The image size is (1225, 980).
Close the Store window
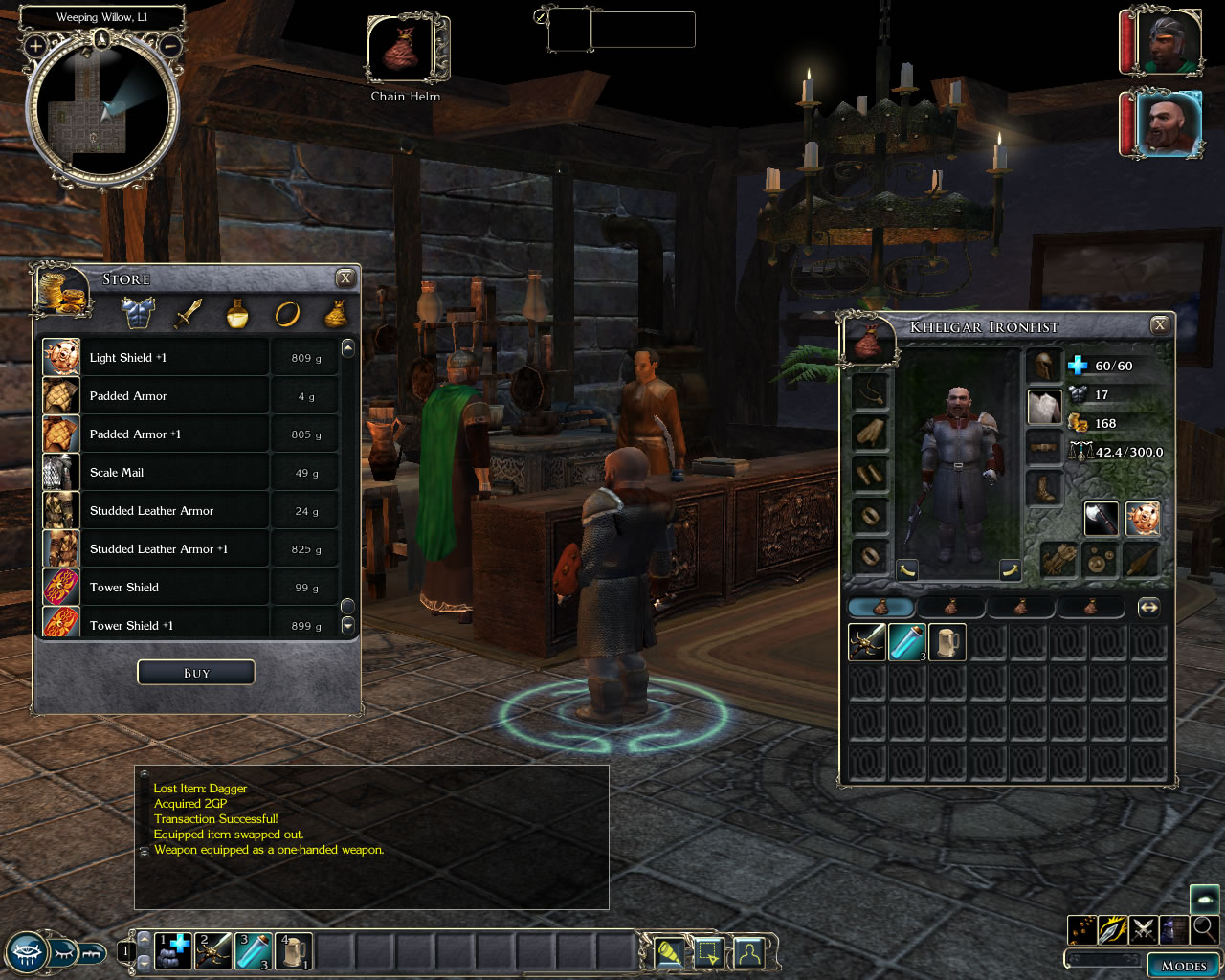click(345, 278)
